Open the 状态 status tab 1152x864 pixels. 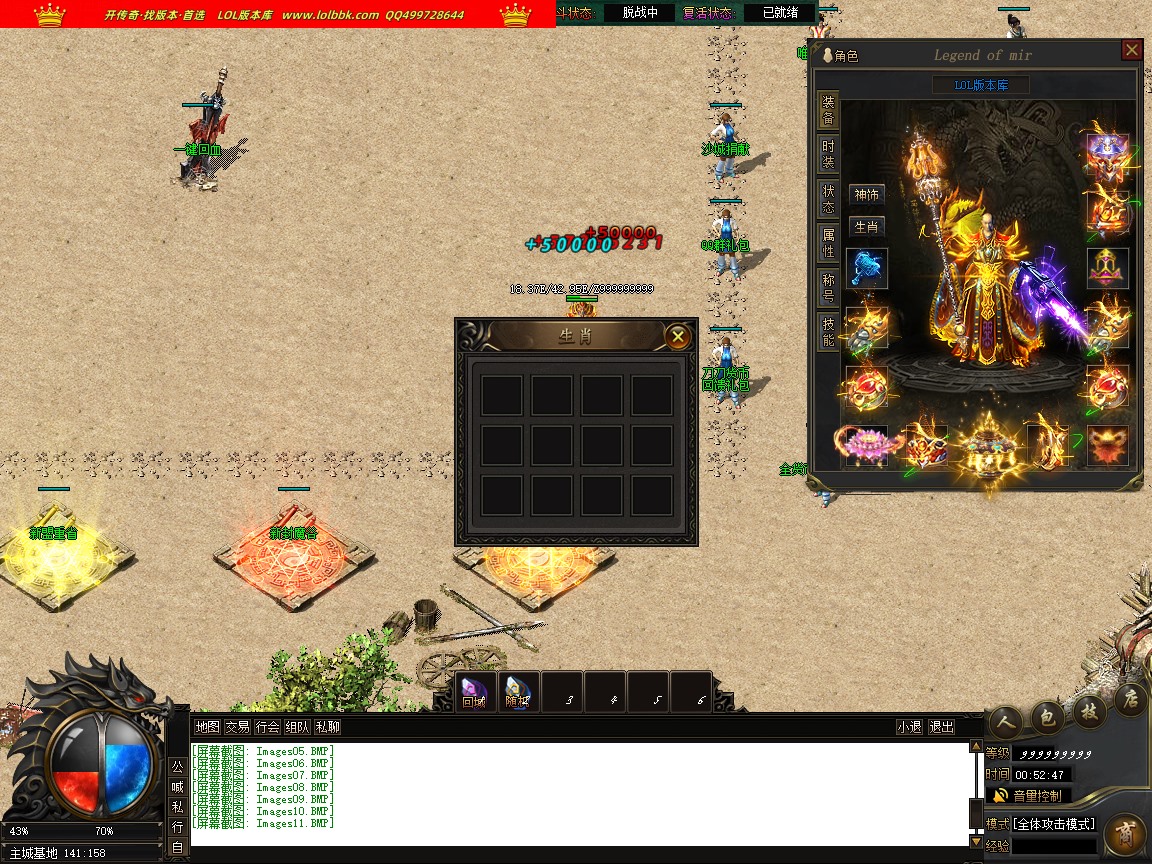click(x=828, y=198)
